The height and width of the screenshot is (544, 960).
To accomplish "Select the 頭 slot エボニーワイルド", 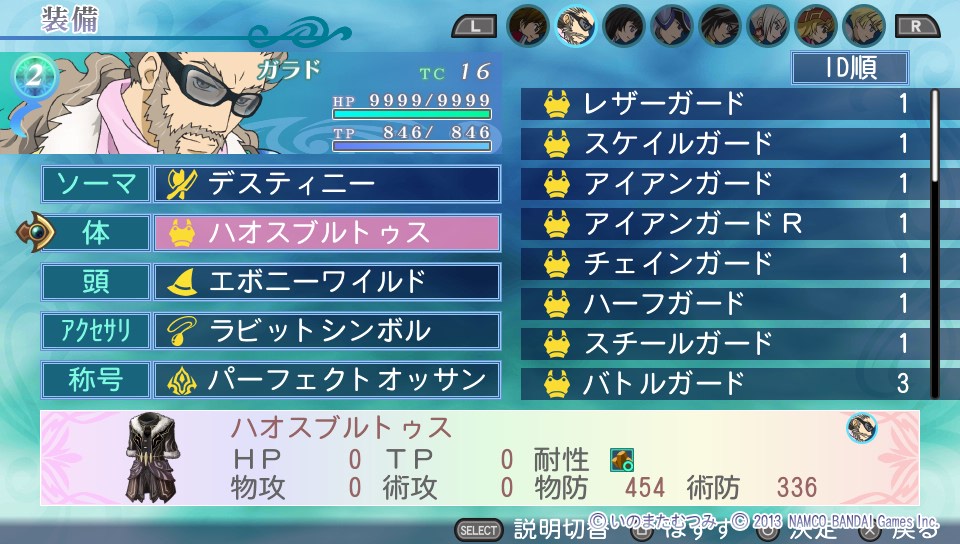I will click(x=326, y=282).
